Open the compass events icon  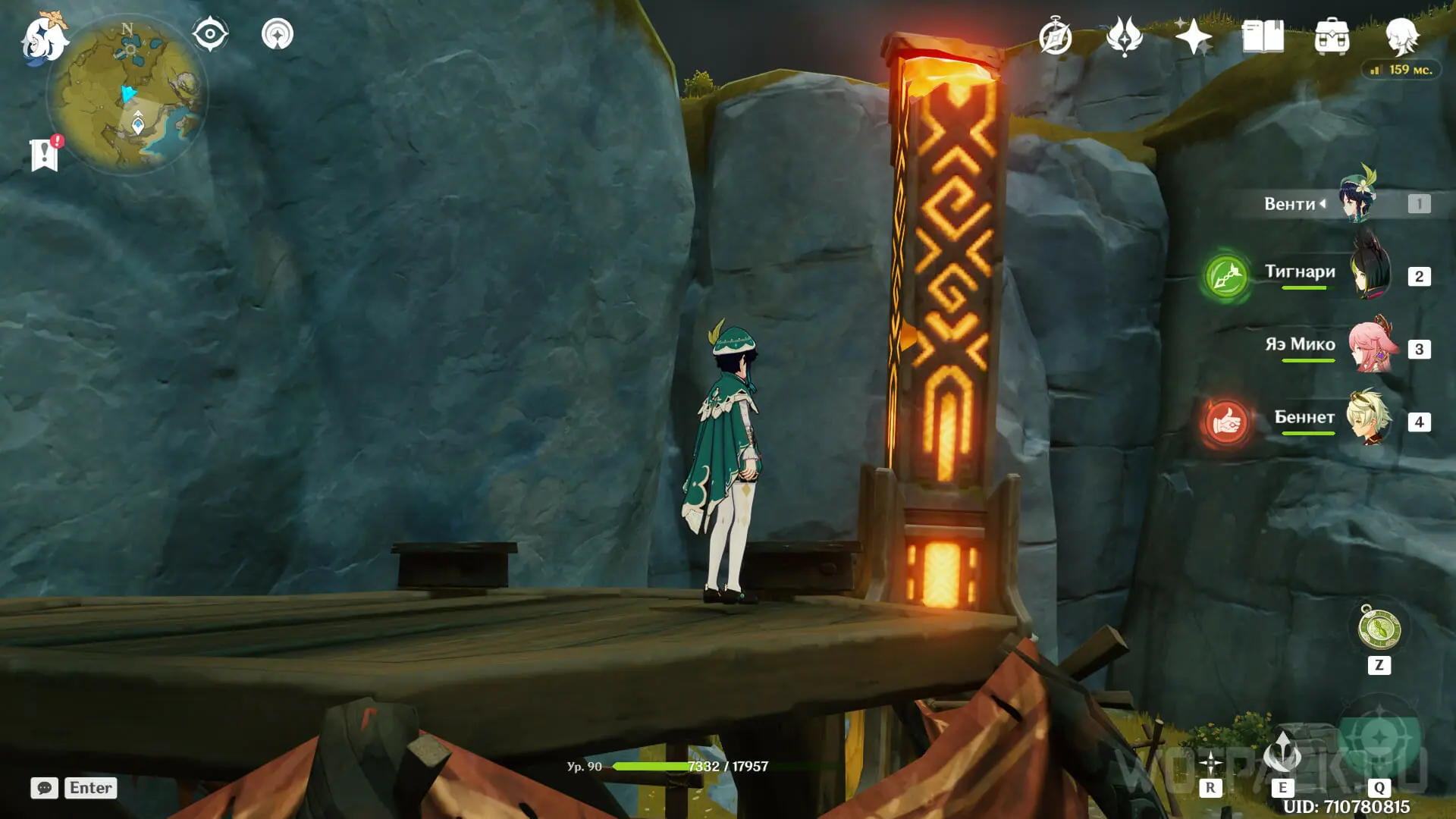coord(1055,37)
